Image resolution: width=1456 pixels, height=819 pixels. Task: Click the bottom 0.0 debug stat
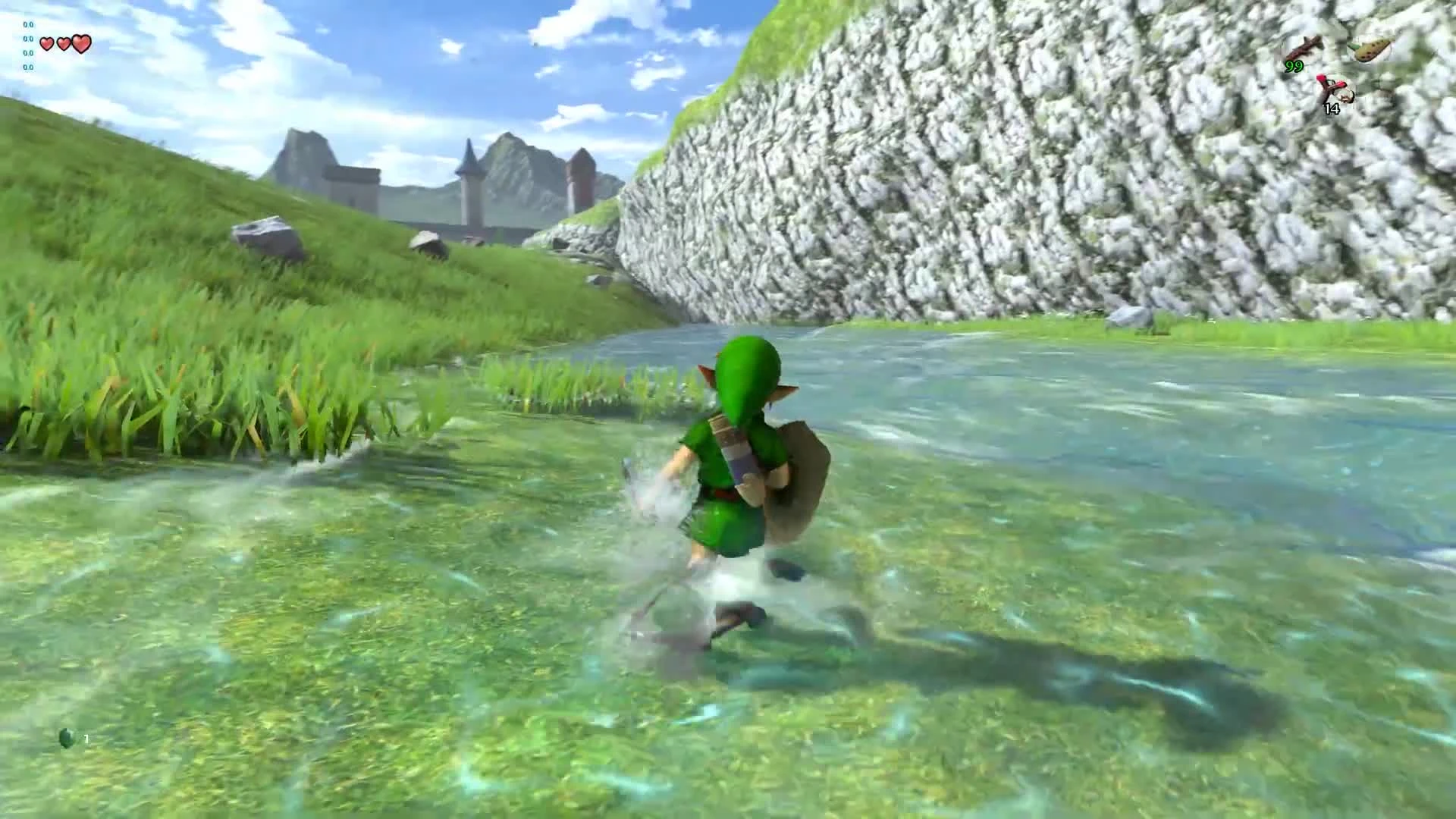click(28, 67)
